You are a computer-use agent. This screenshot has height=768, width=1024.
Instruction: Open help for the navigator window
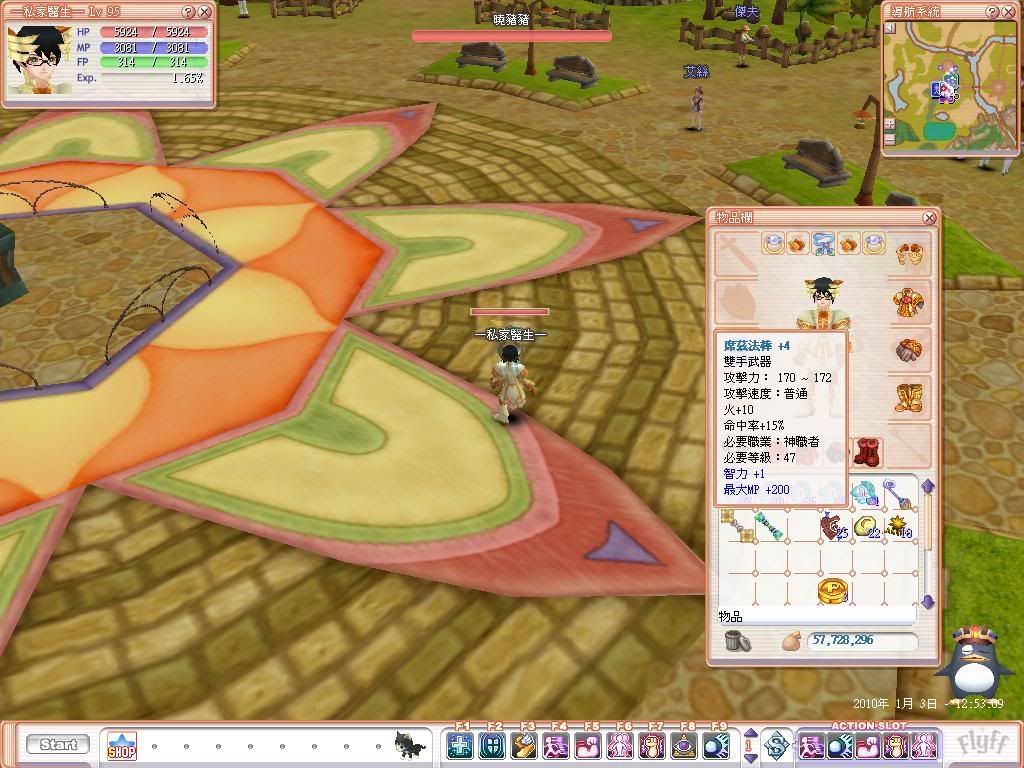(x=992, y=12)
